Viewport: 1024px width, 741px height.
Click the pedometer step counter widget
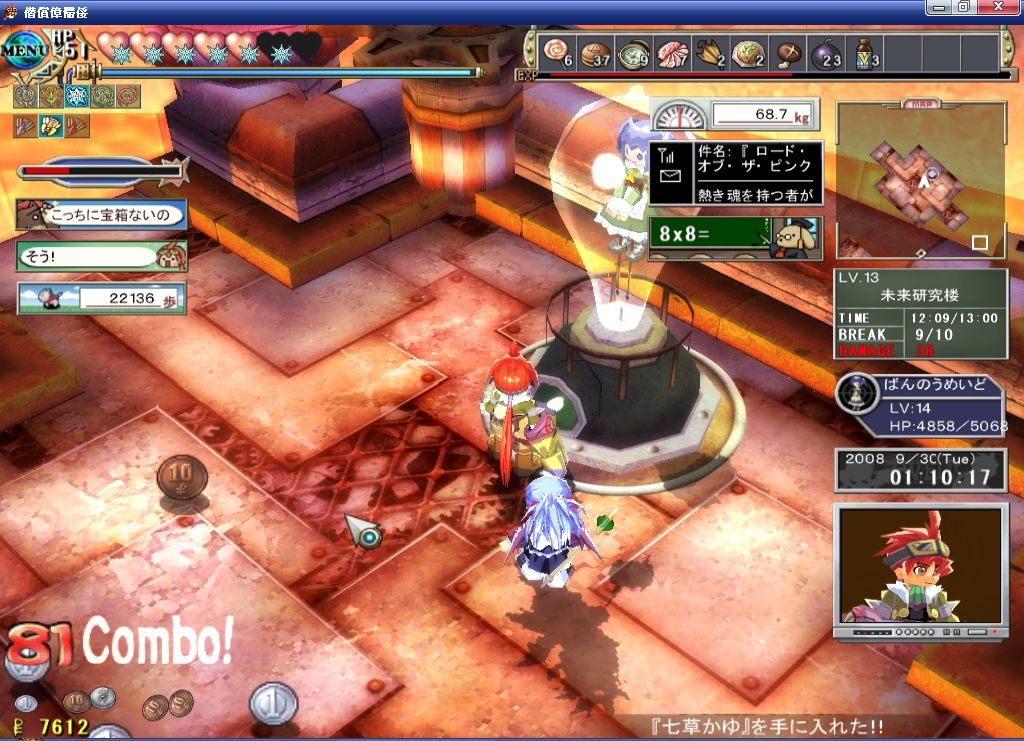click(x=101, y=298)
